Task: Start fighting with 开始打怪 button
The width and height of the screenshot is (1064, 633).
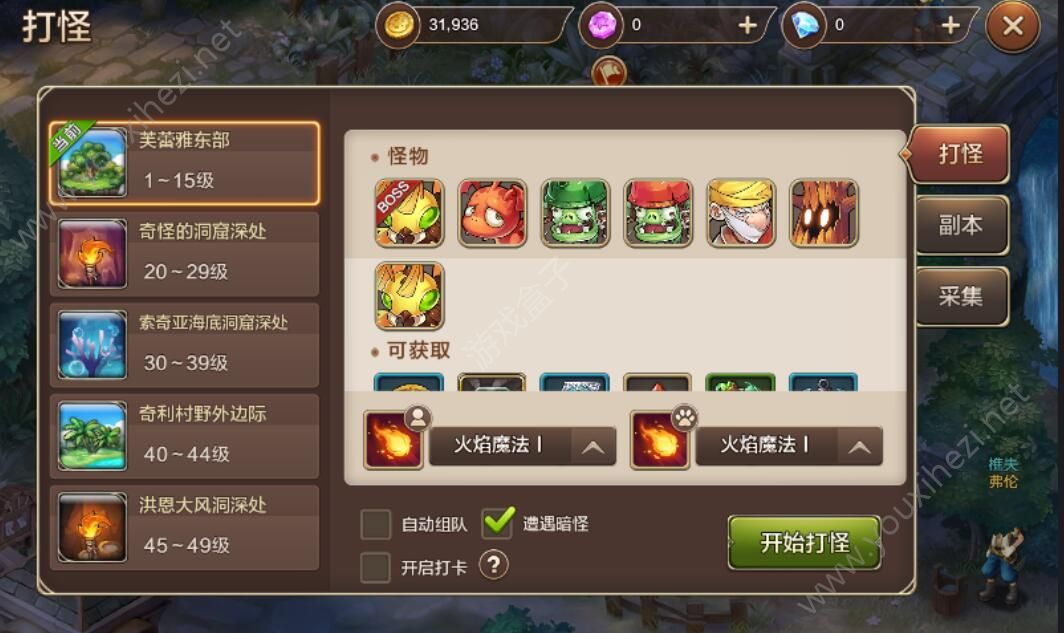Action: click(804, 543)
